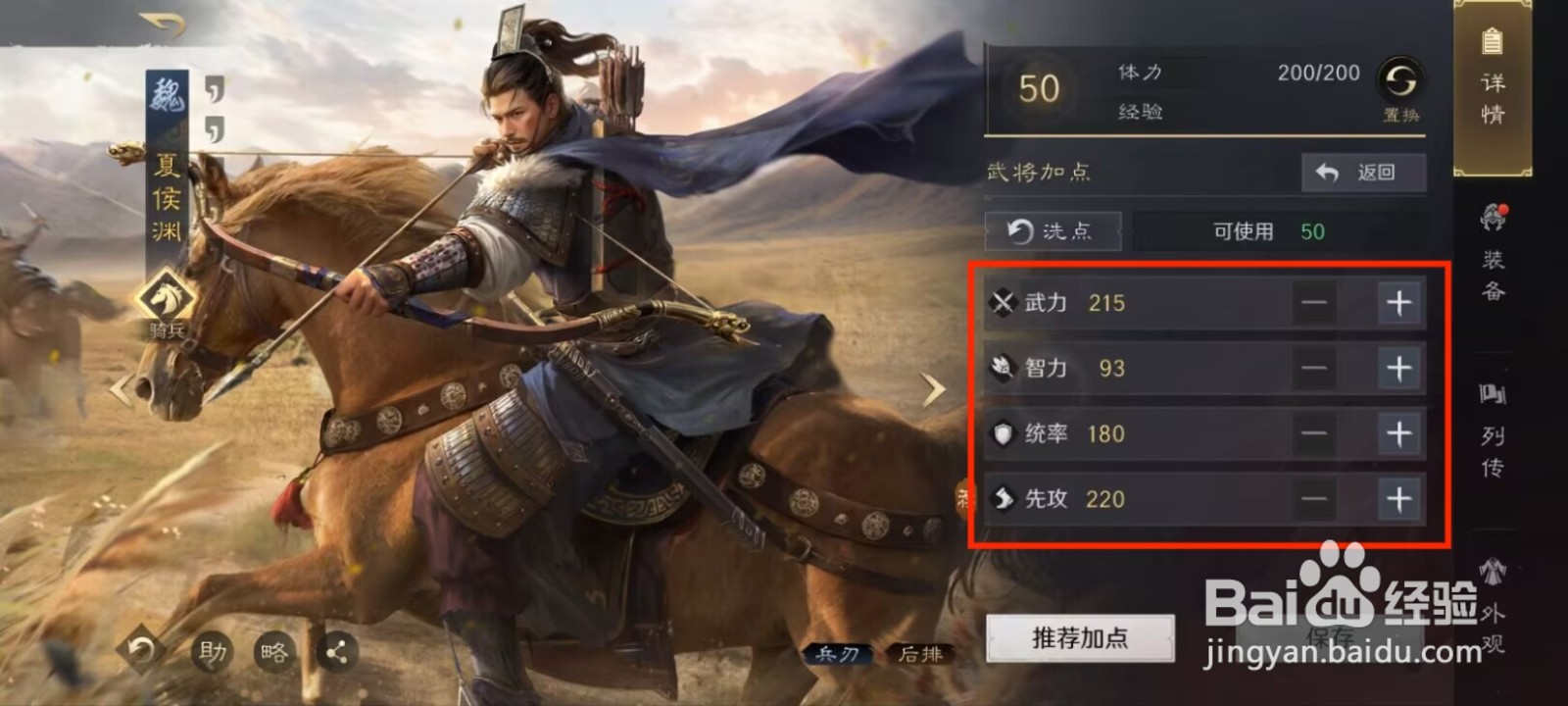
Task: Click the crossed-swords icon beside 武力
Action: point(1002,303)
